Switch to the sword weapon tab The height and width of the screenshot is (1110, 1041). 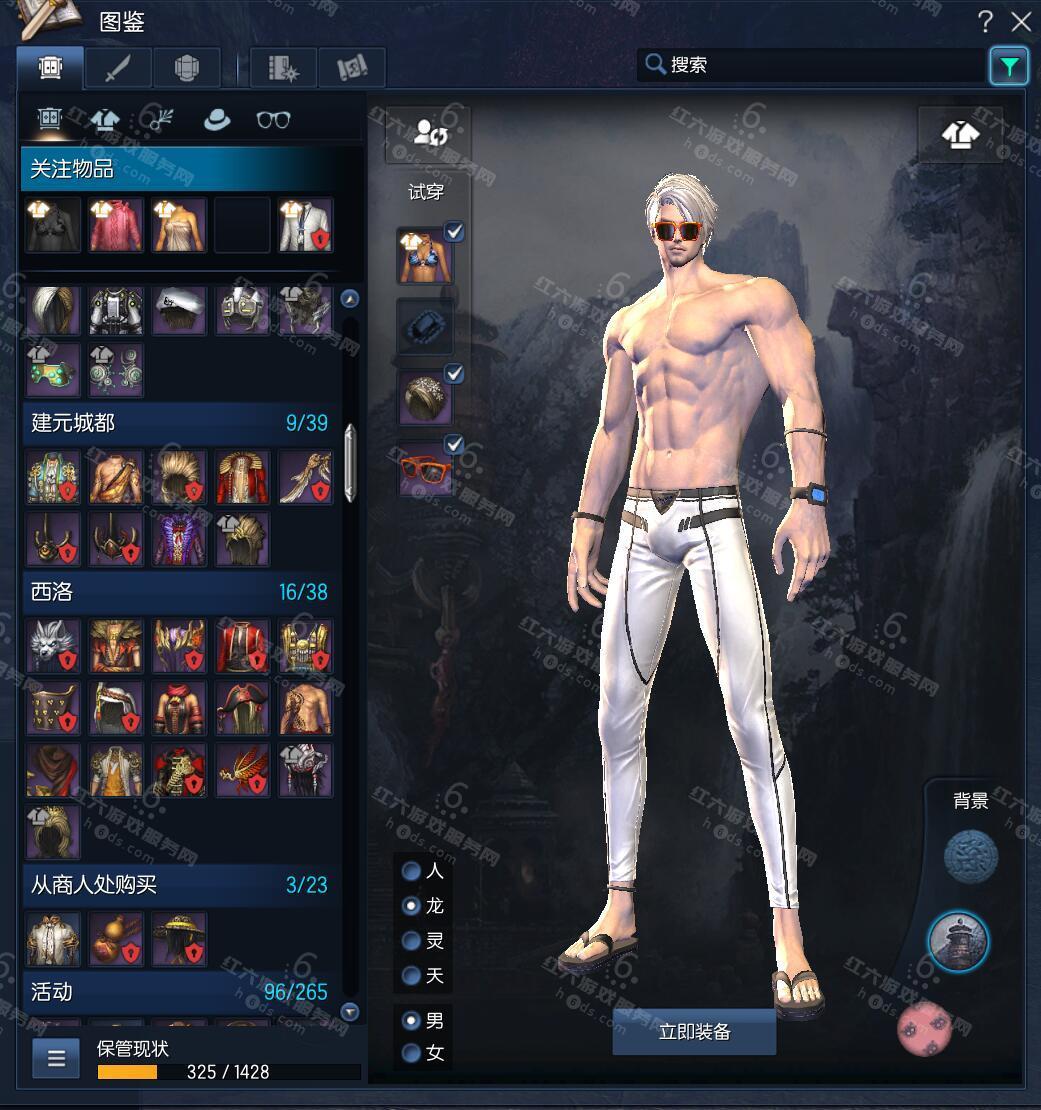pos(118,67)
